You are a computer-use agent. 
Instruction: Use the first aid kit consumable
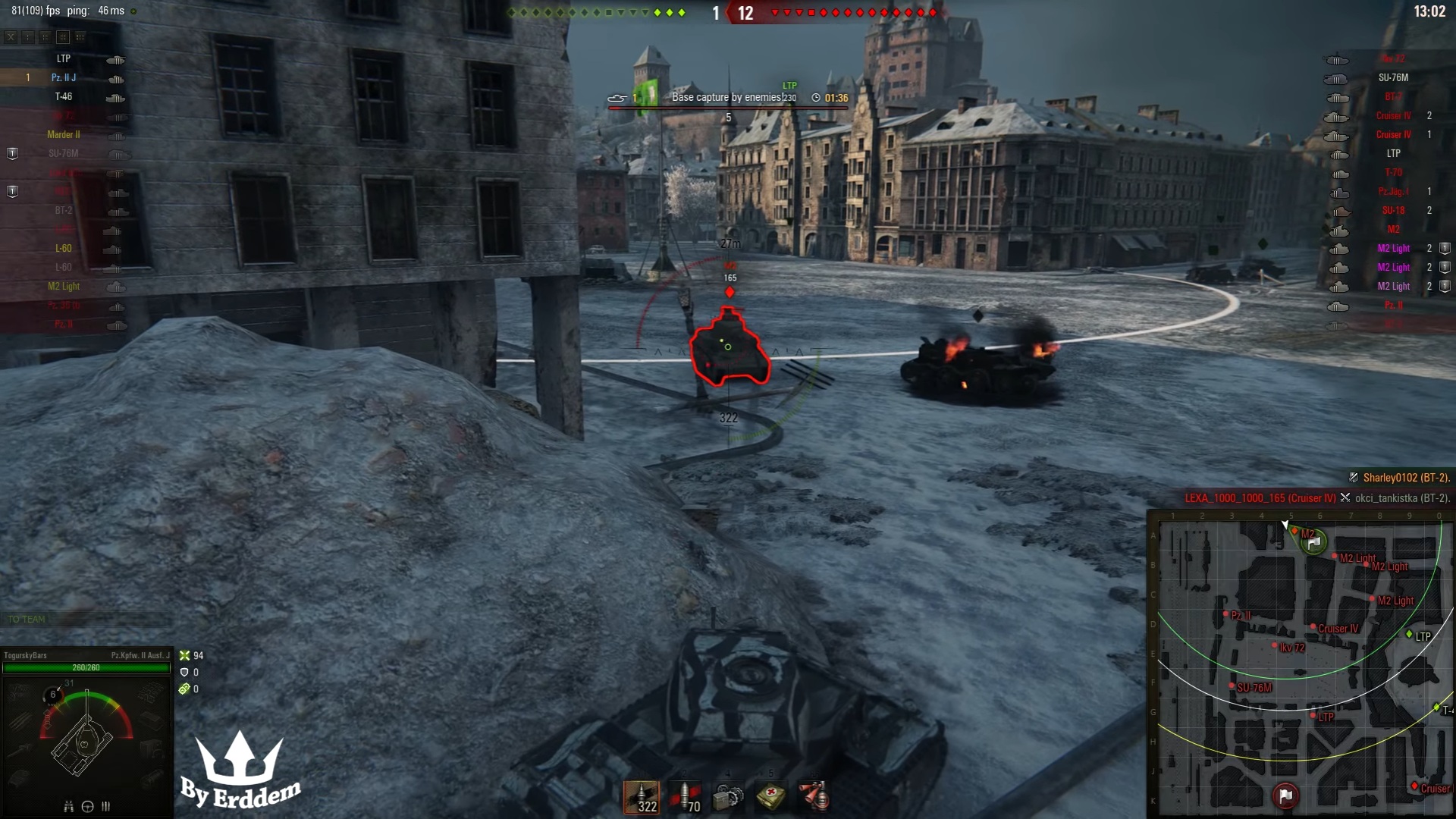point(771,797)
